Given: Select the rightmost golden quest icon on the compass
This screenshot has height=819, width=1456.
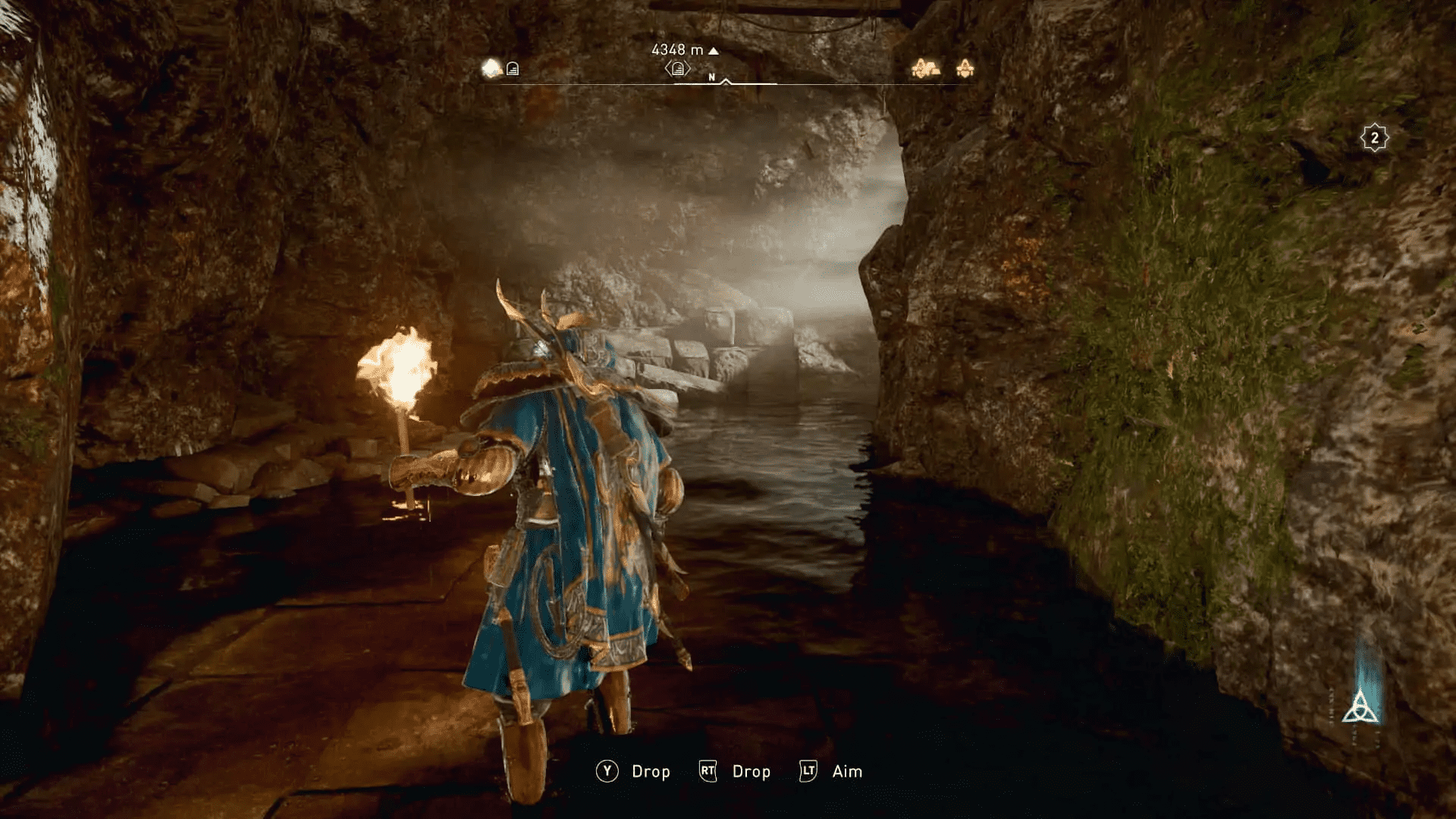Looking at the screenshot, I should pos(965,68).
